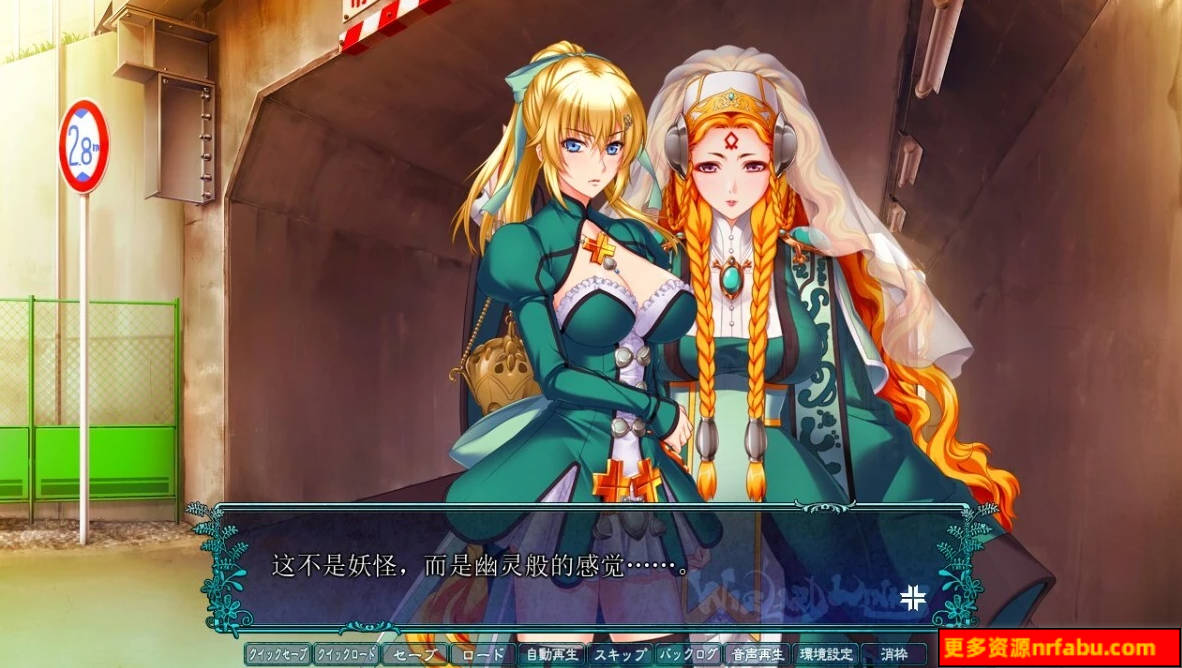The width and height of the screenshot is (1182, 668).
Task: Advance dialogue via the white cross cursor icon
Action: pos(912,597)
